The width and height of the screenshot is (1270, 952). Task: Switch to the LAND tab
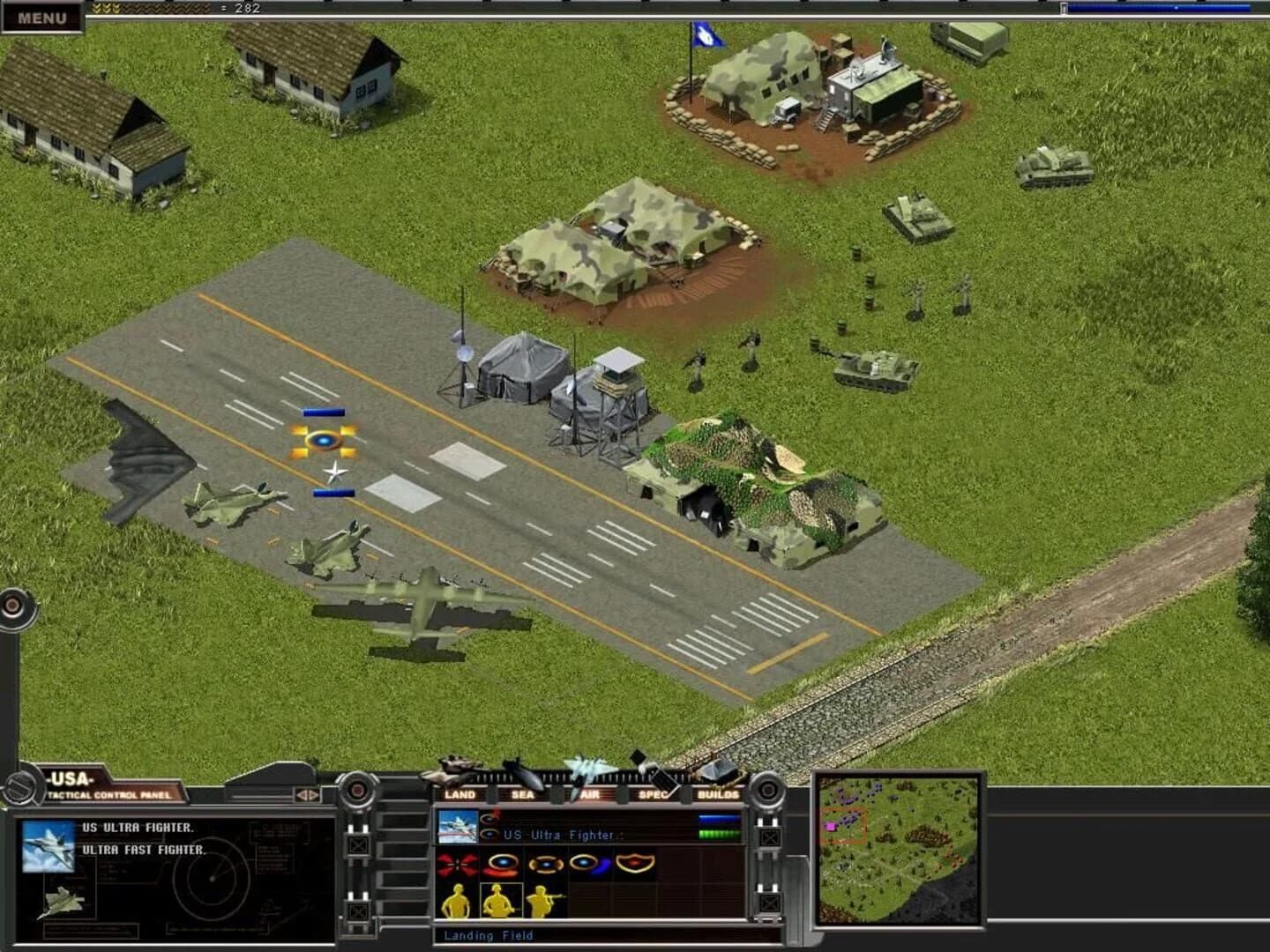[x=460, y=793]
